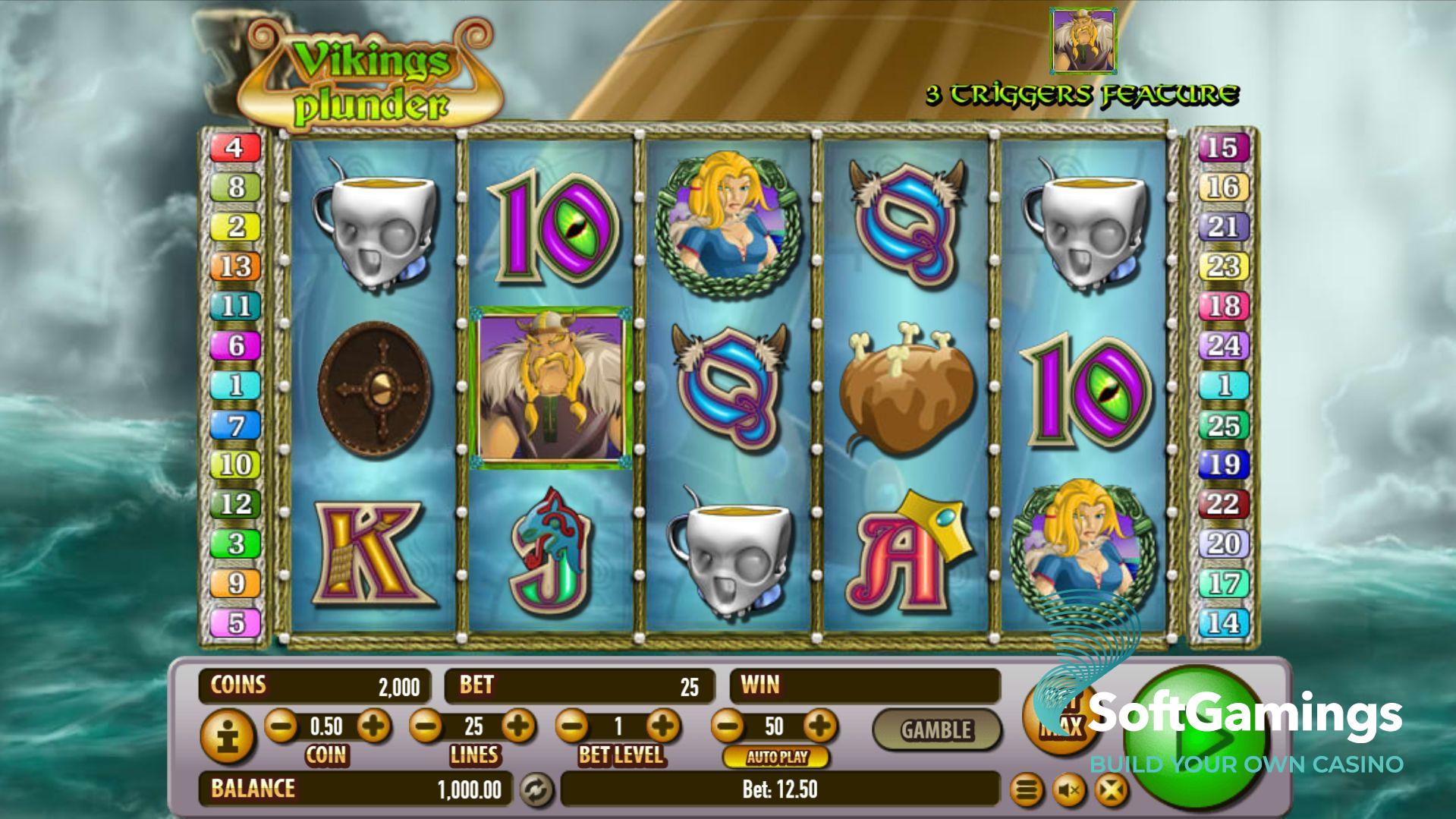Highlight payline 14 indicator
Screen dimensions: 1456x819
coord(1222,623)
